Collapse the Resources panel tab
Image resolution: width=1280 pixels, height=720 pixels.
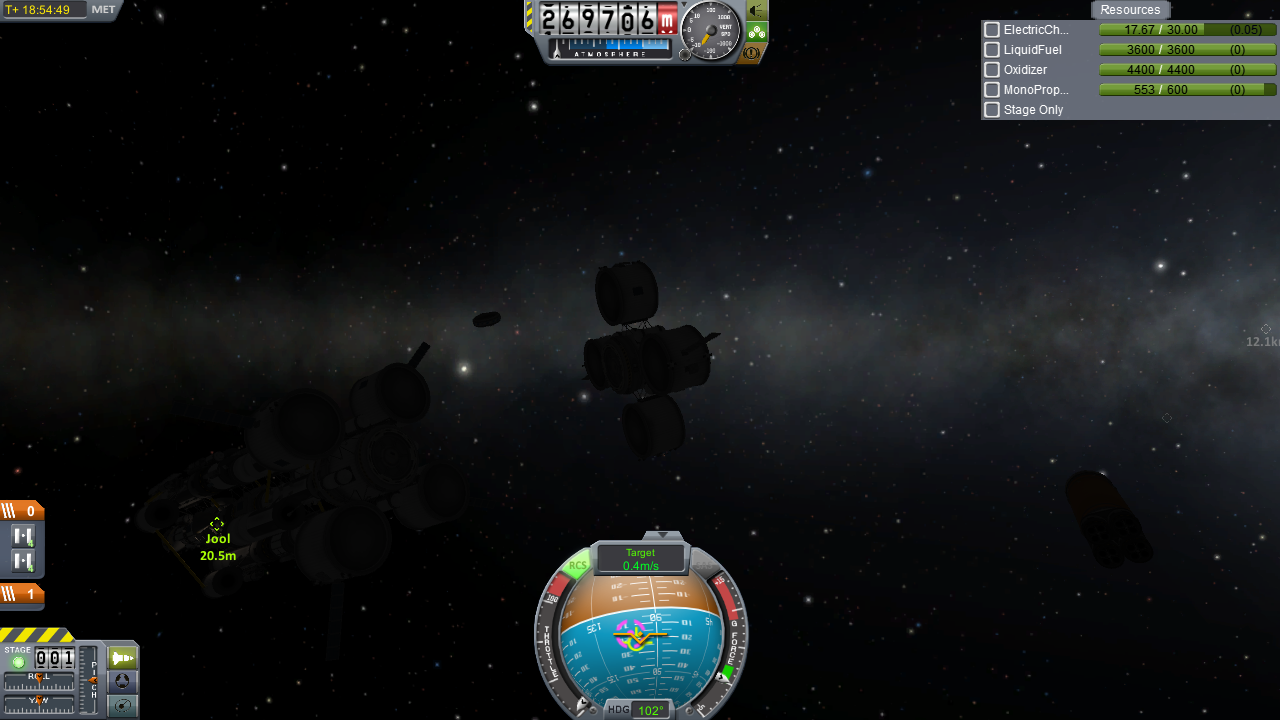(1130, 10)
